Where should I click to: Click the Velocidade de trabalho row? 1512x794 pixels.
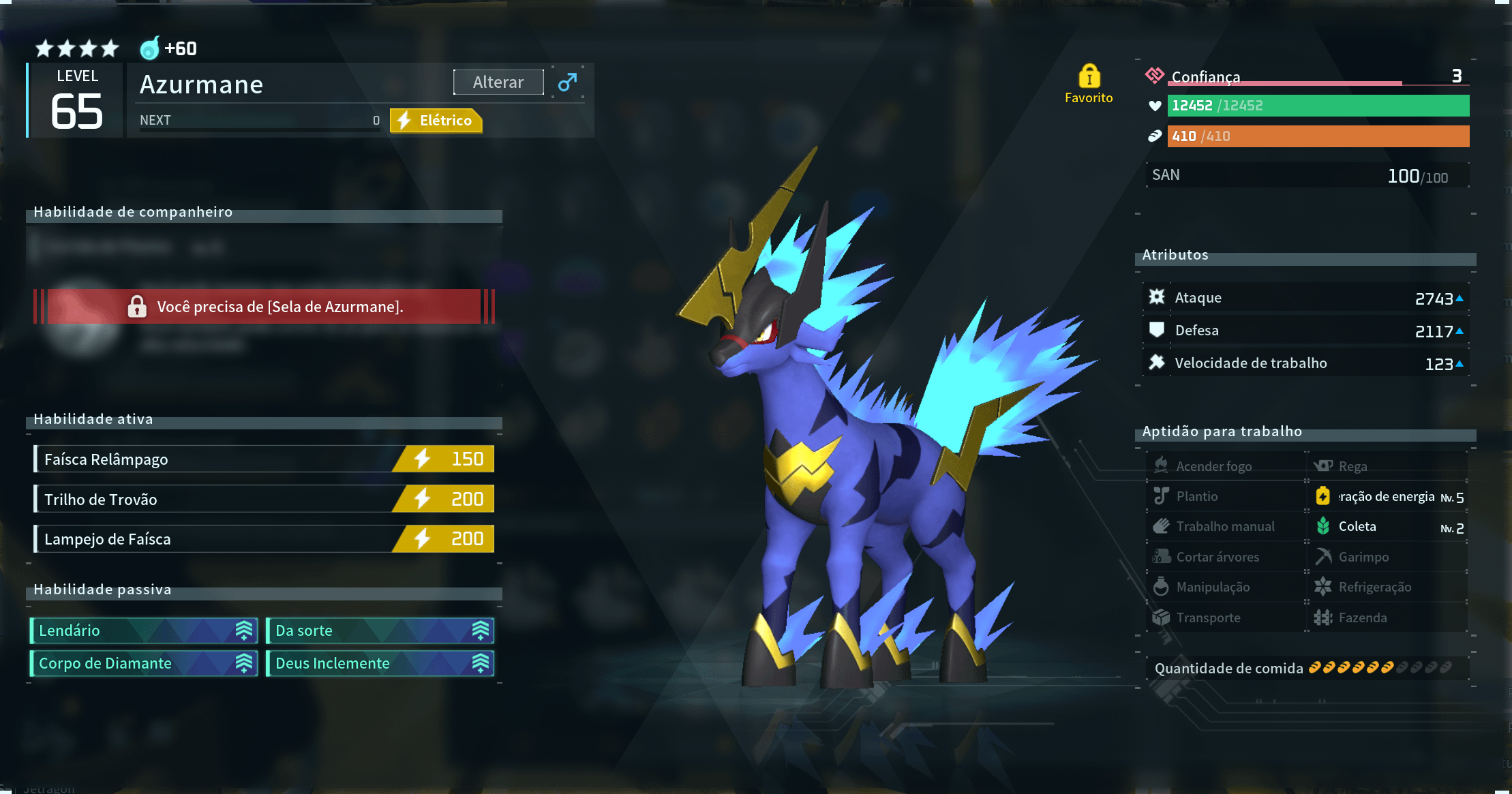(1305, 363)
